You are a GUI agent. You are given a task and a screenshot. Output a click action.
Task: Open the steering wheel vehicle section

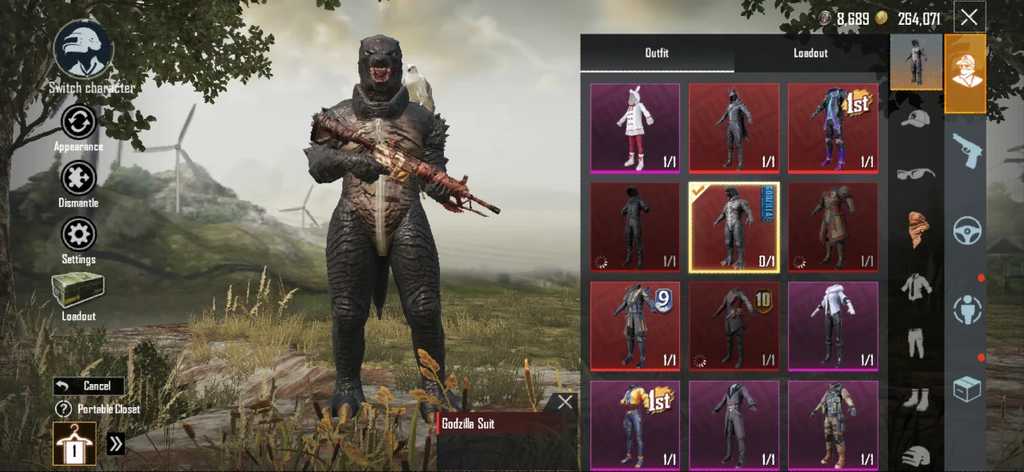pos(967,230)
